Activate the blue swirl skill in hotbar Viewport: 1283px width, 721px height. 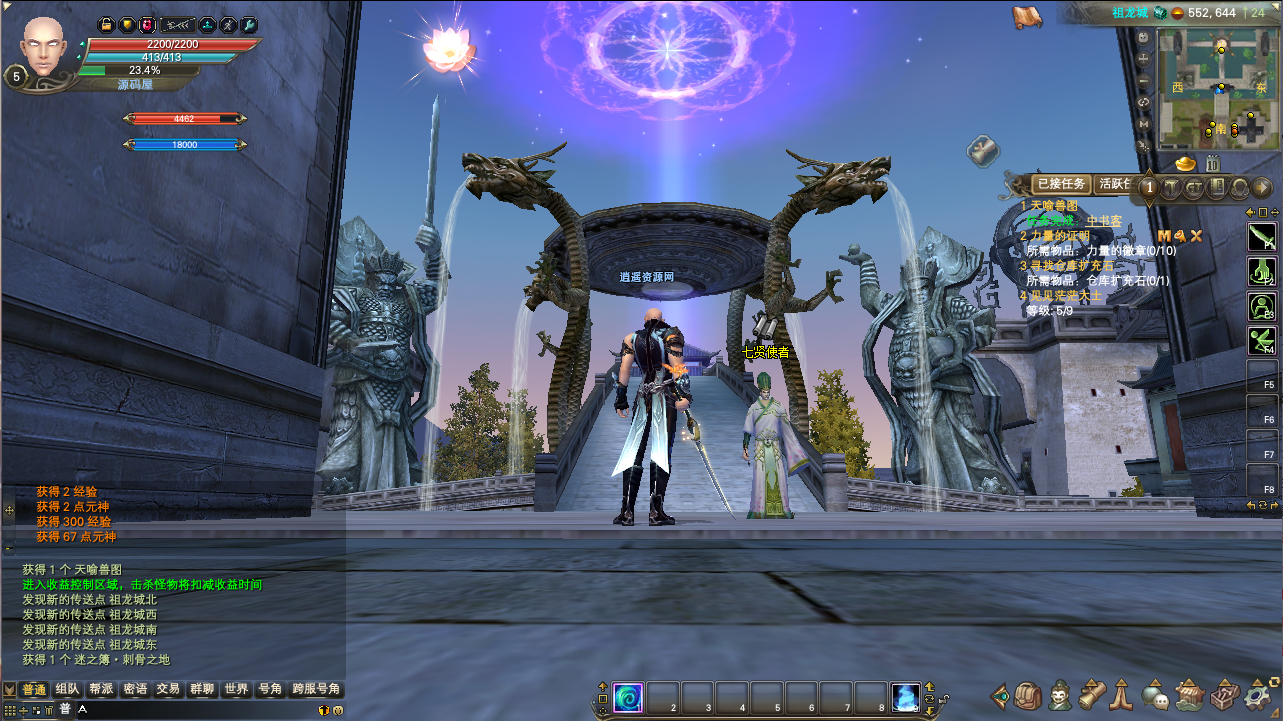point(628,696)
